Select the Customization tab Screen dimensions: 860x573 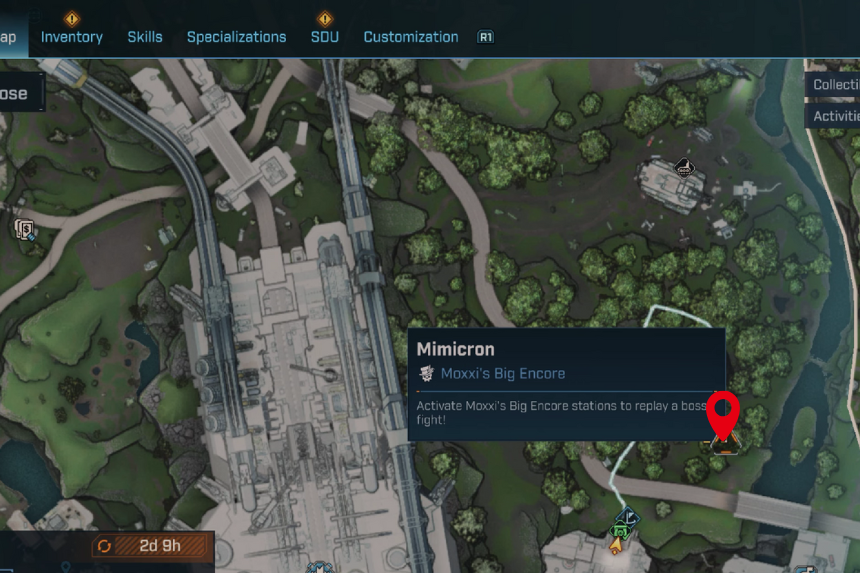pyautogui.click(x=411, y=37)
